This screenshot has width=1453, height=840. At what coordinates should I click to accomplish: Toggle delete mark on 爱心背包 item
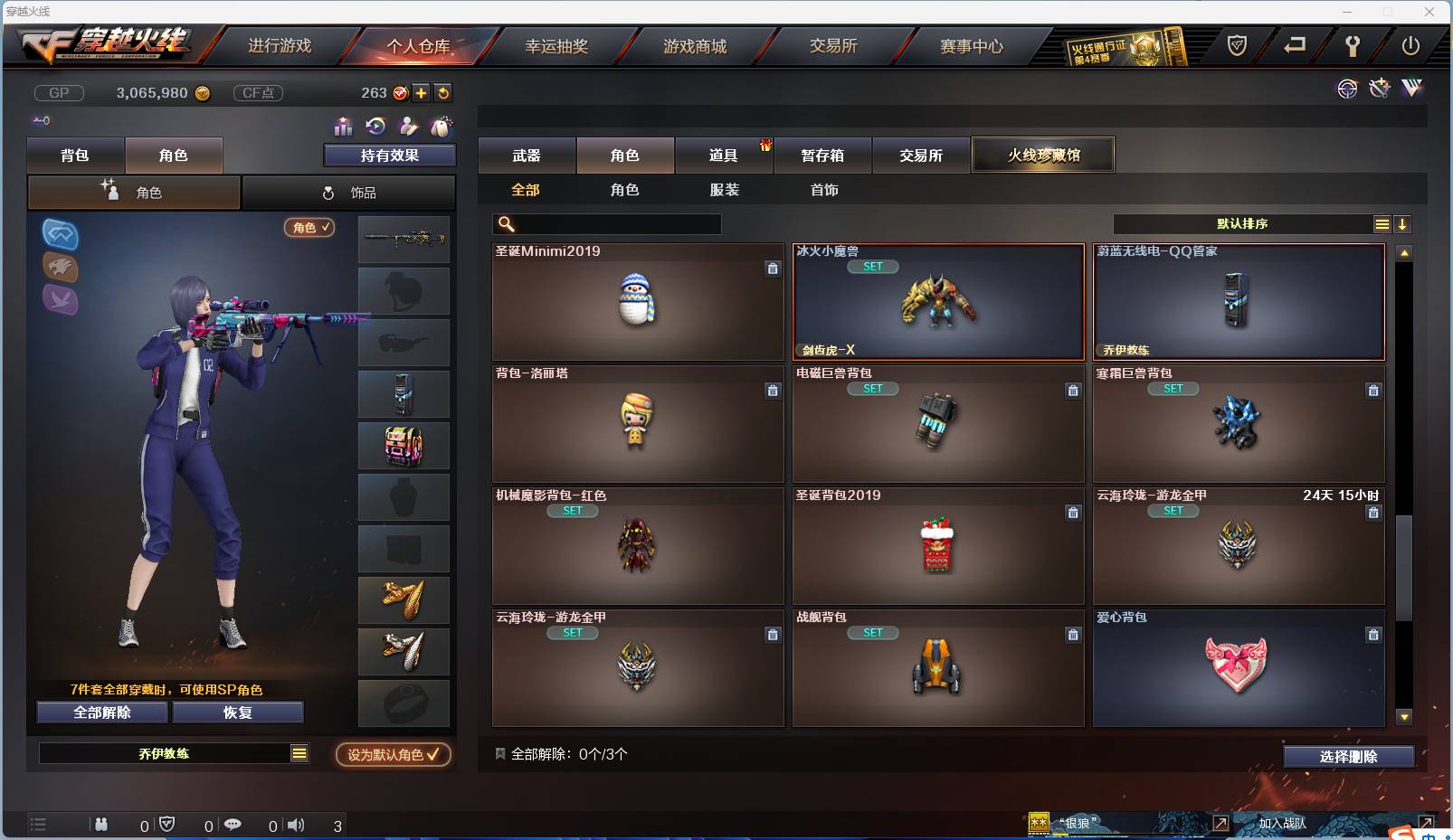click(x=1373, y=636)
